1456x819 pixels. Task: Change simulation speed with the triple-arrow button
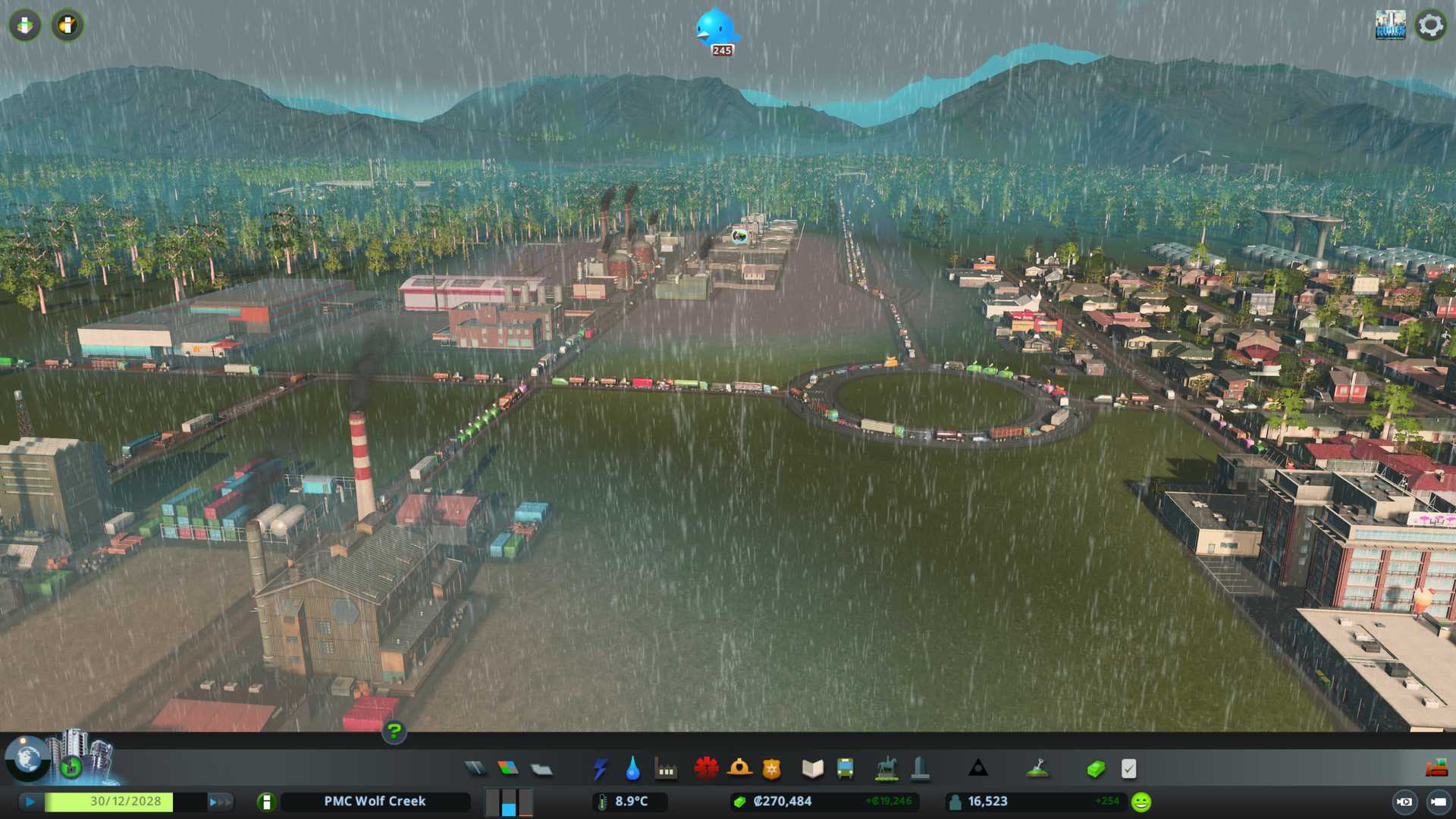pos(218,802)
